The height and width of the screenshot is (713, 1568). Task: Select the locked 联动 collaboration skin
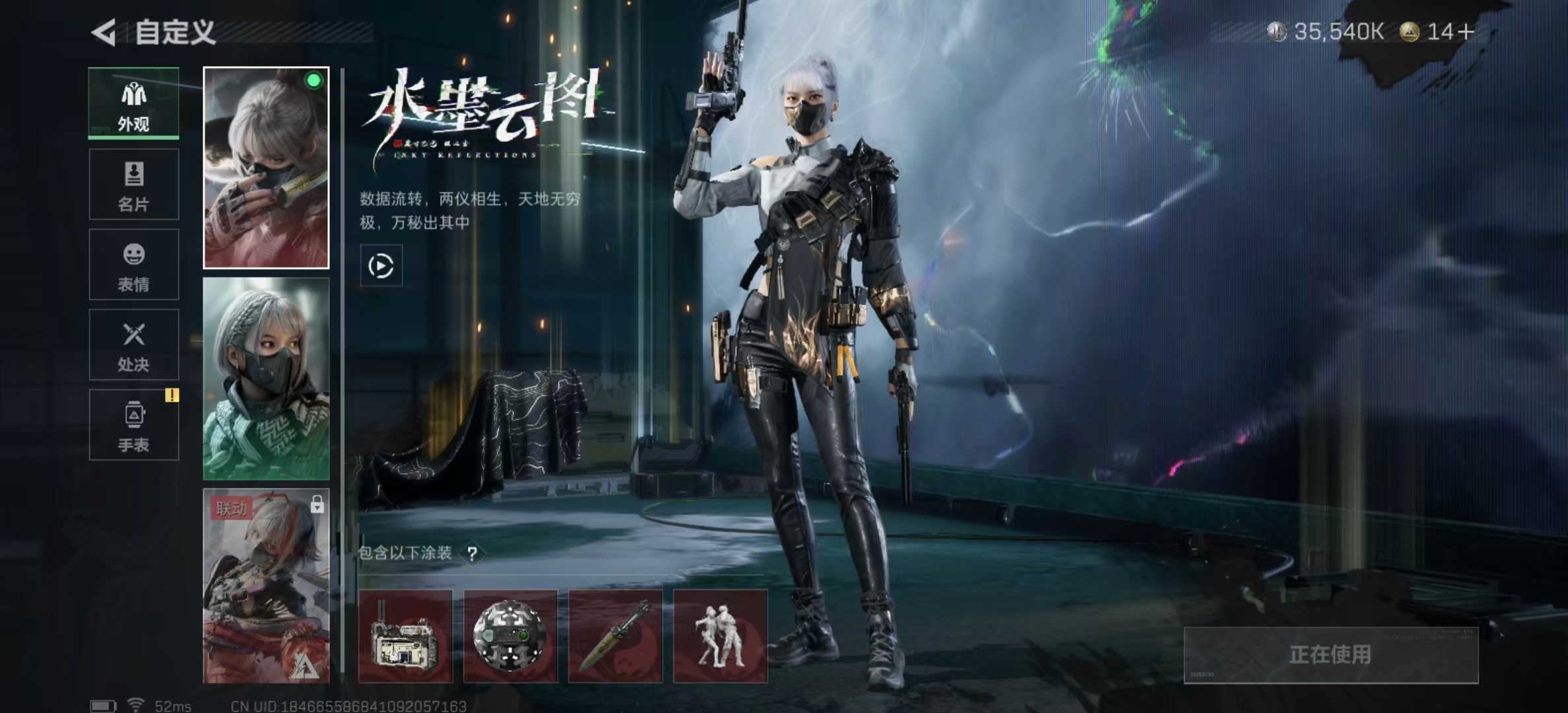pyautogui.click(x=266, y=586)
